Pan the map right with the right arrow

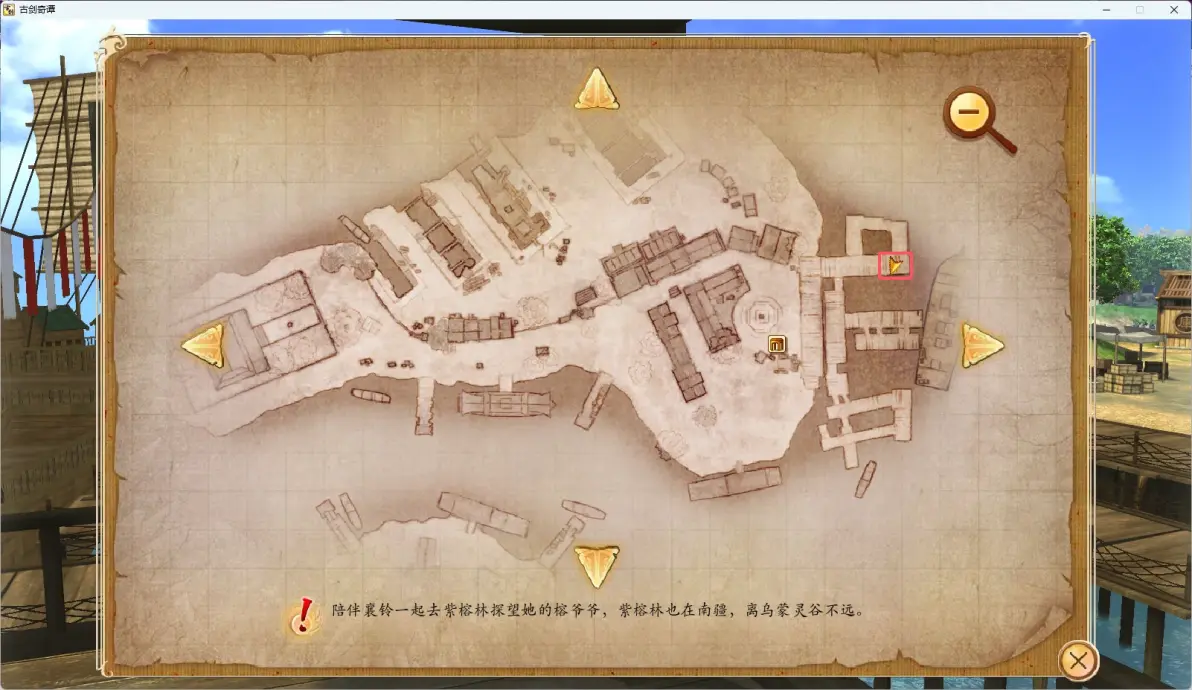tap(982, 345)
